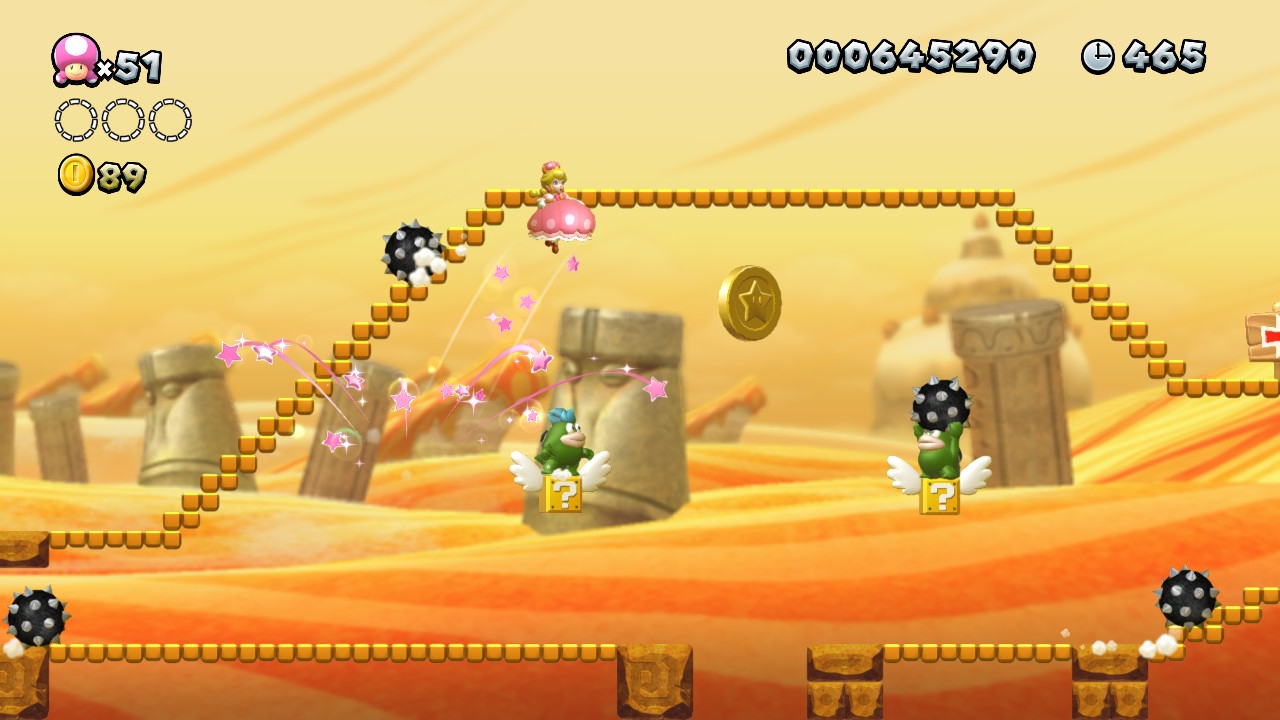Click the Toadette lives icon
The image size is (1280, 720).
point(76,59)
